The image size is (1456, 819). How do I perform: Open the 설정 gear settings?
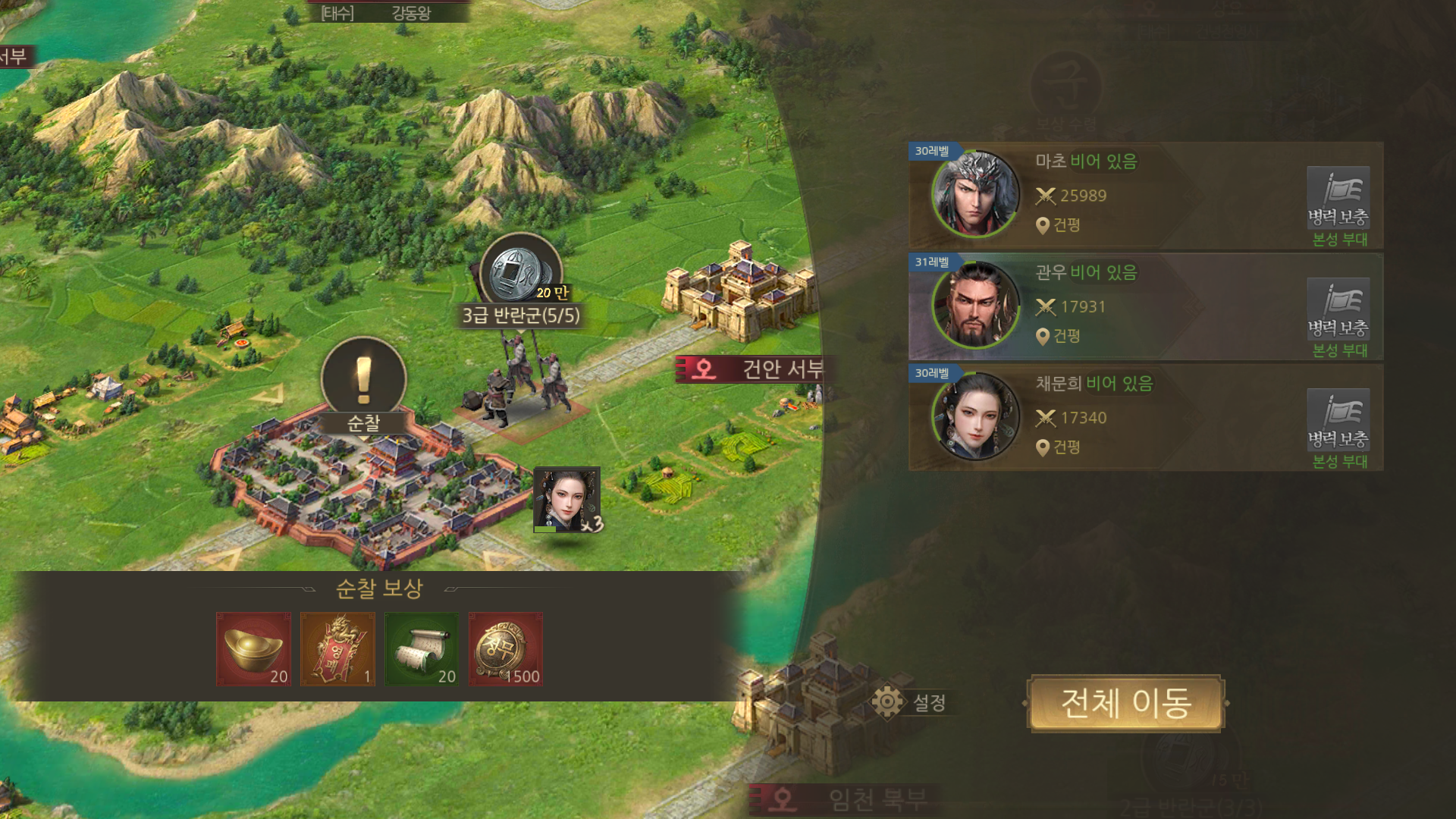click(908, 702)
